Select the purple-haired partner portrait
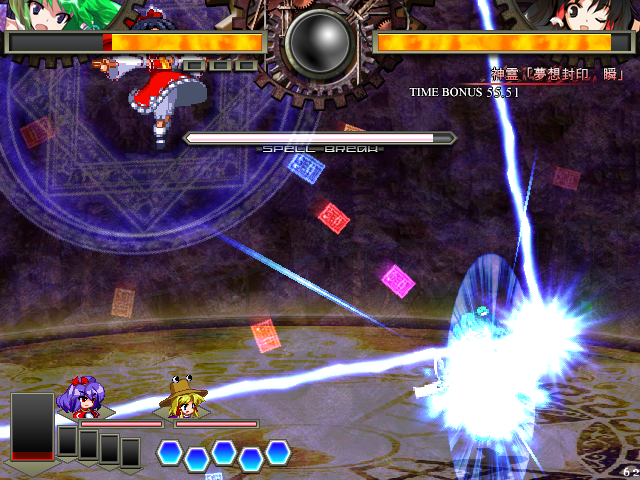 pos(82,398)
